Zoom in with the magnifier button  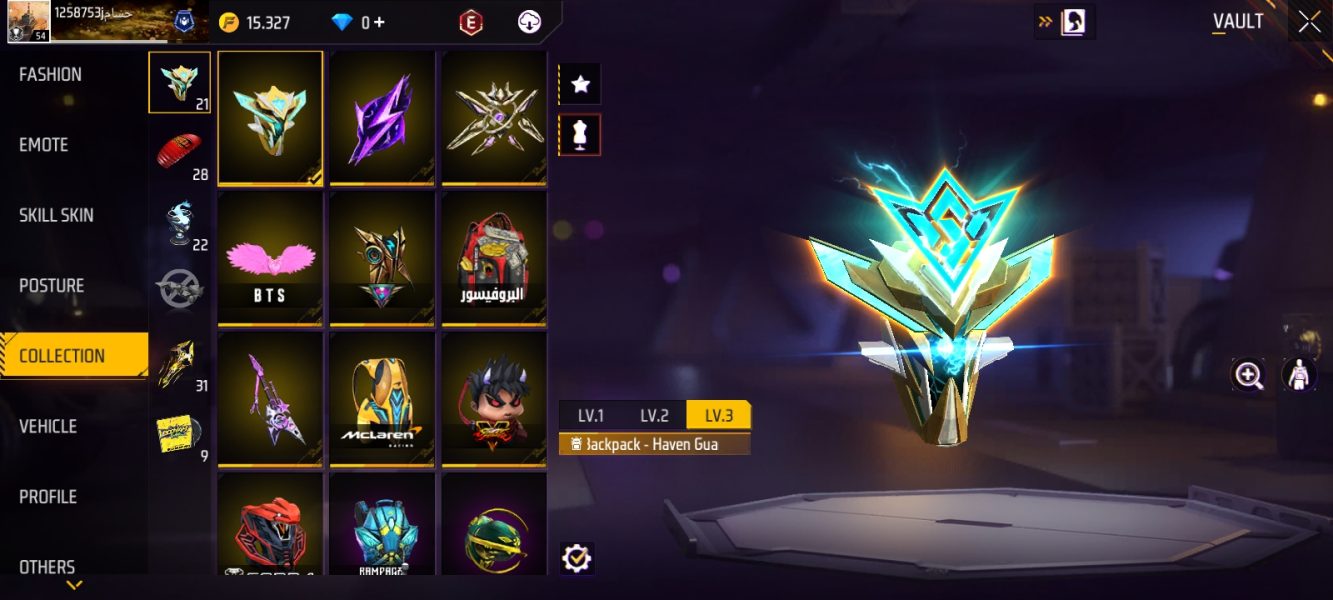point(1249,375)
